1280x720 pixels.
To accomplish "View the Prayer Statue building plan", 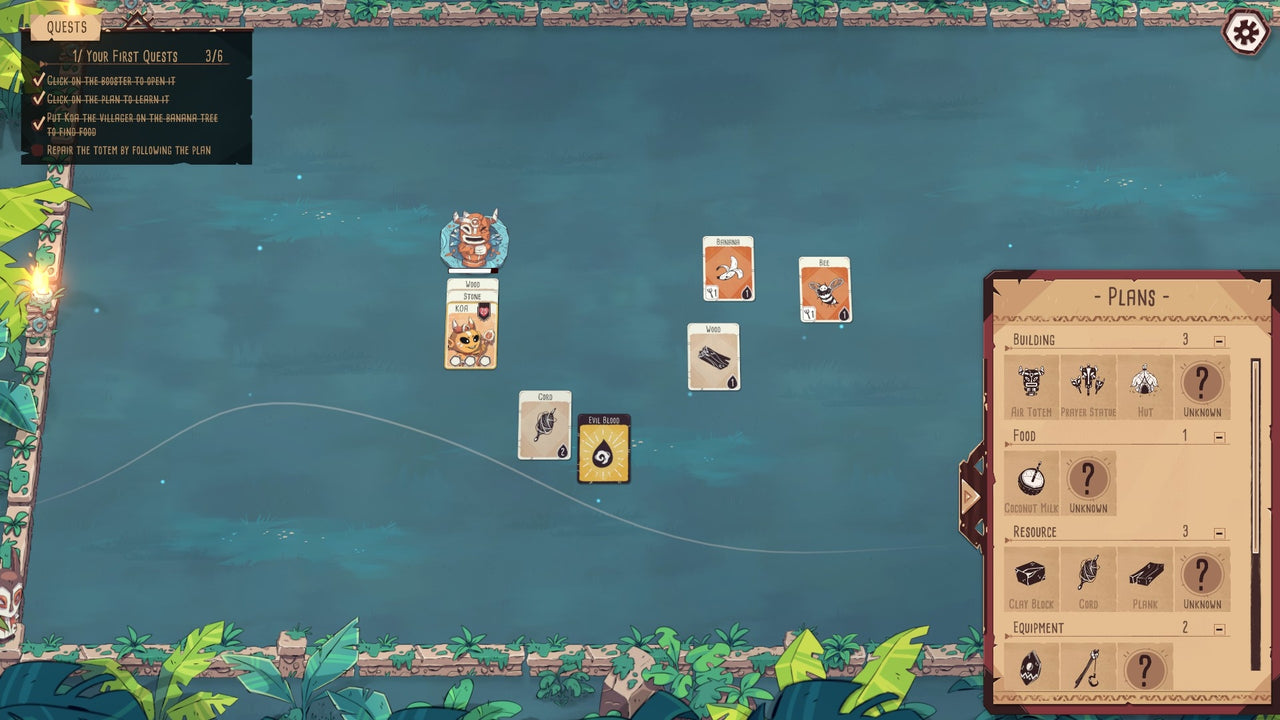I will (1088, 383).
